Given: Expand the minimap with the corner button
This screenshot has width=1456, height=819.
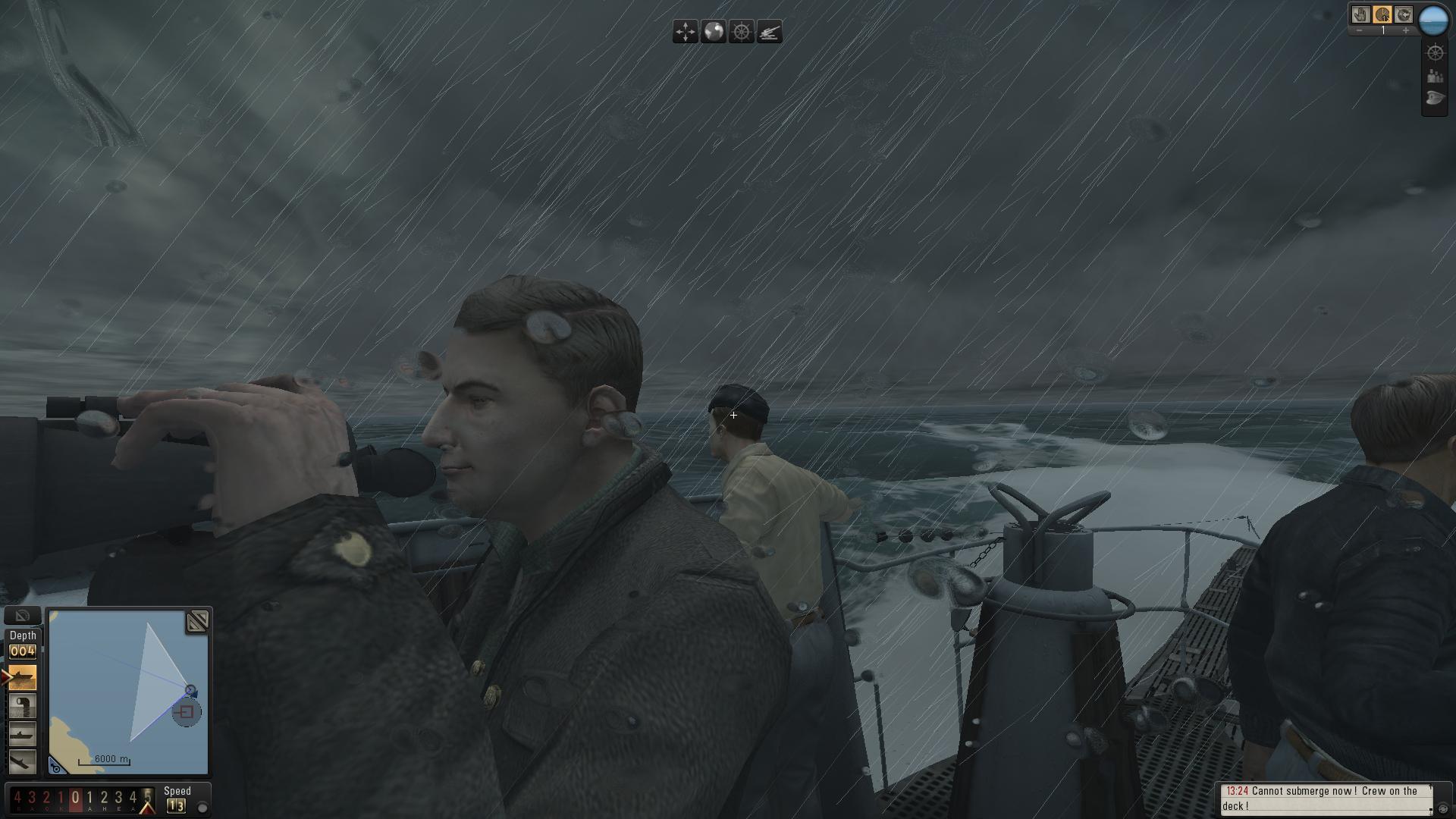Looking at the screenshot, I should coord(197,623).
